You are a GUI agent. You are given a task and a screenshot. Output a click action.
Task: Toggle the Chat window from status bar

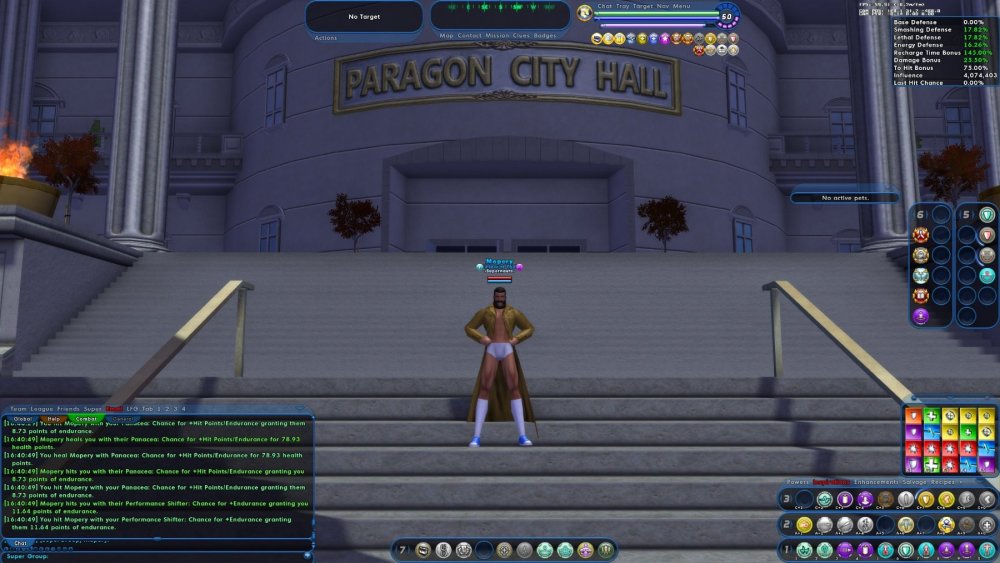[604, 6]
